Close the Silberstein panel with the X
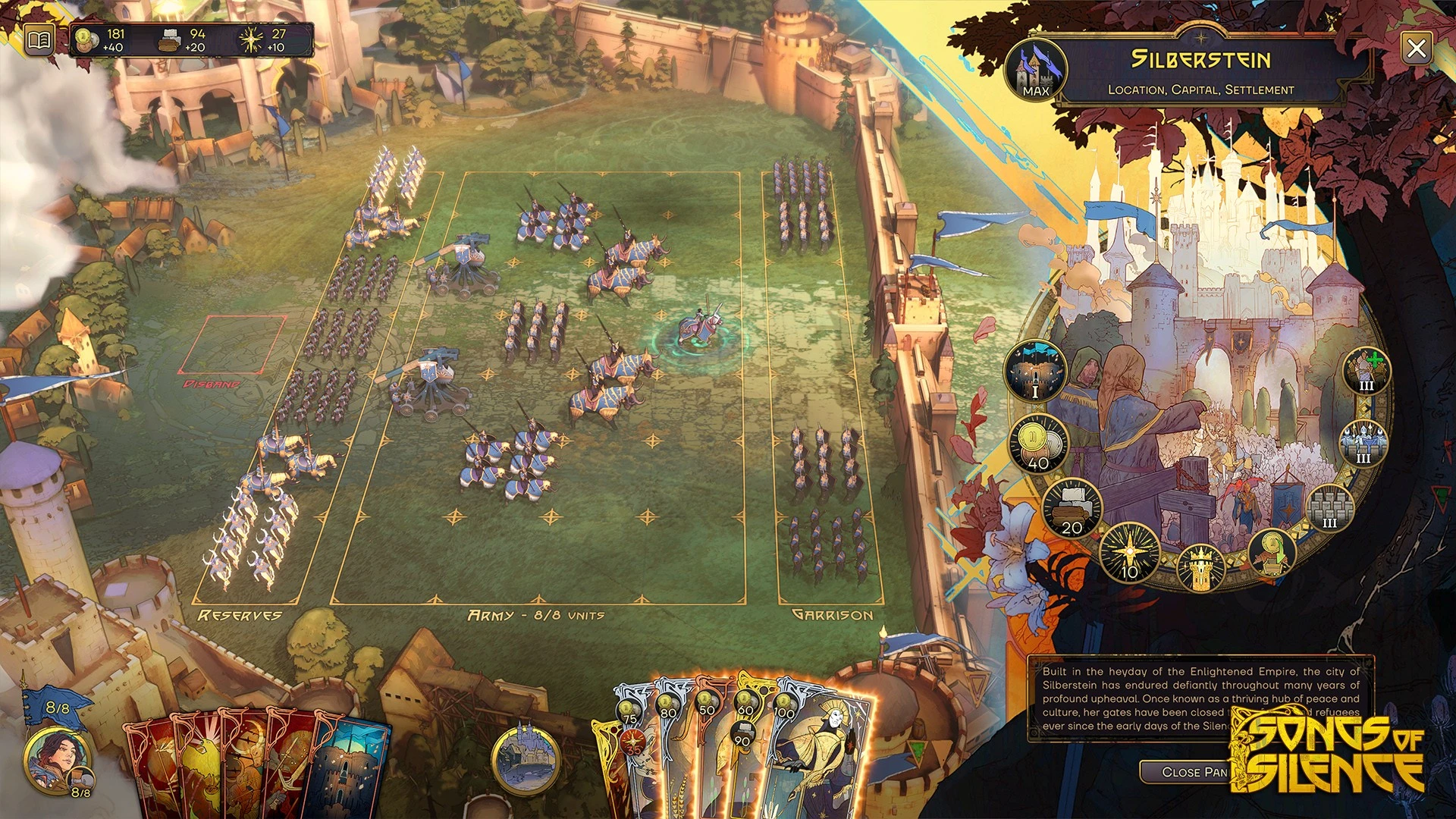 pos(1416,49)
